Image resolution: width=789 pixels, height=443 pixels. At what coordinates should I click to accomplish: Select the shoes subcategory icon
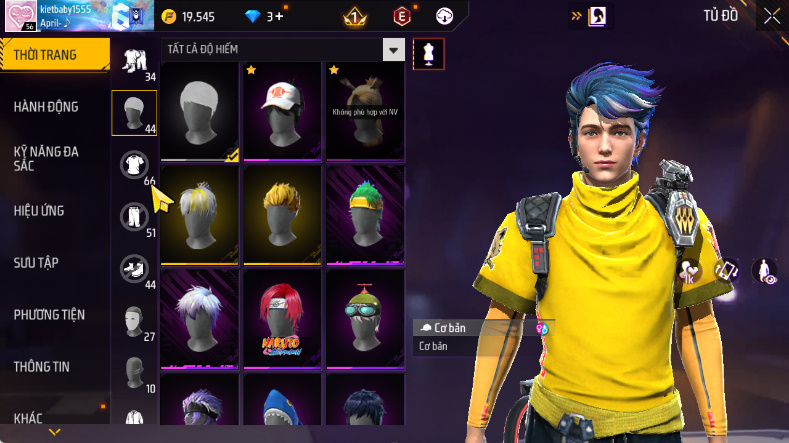pos(134,268)
